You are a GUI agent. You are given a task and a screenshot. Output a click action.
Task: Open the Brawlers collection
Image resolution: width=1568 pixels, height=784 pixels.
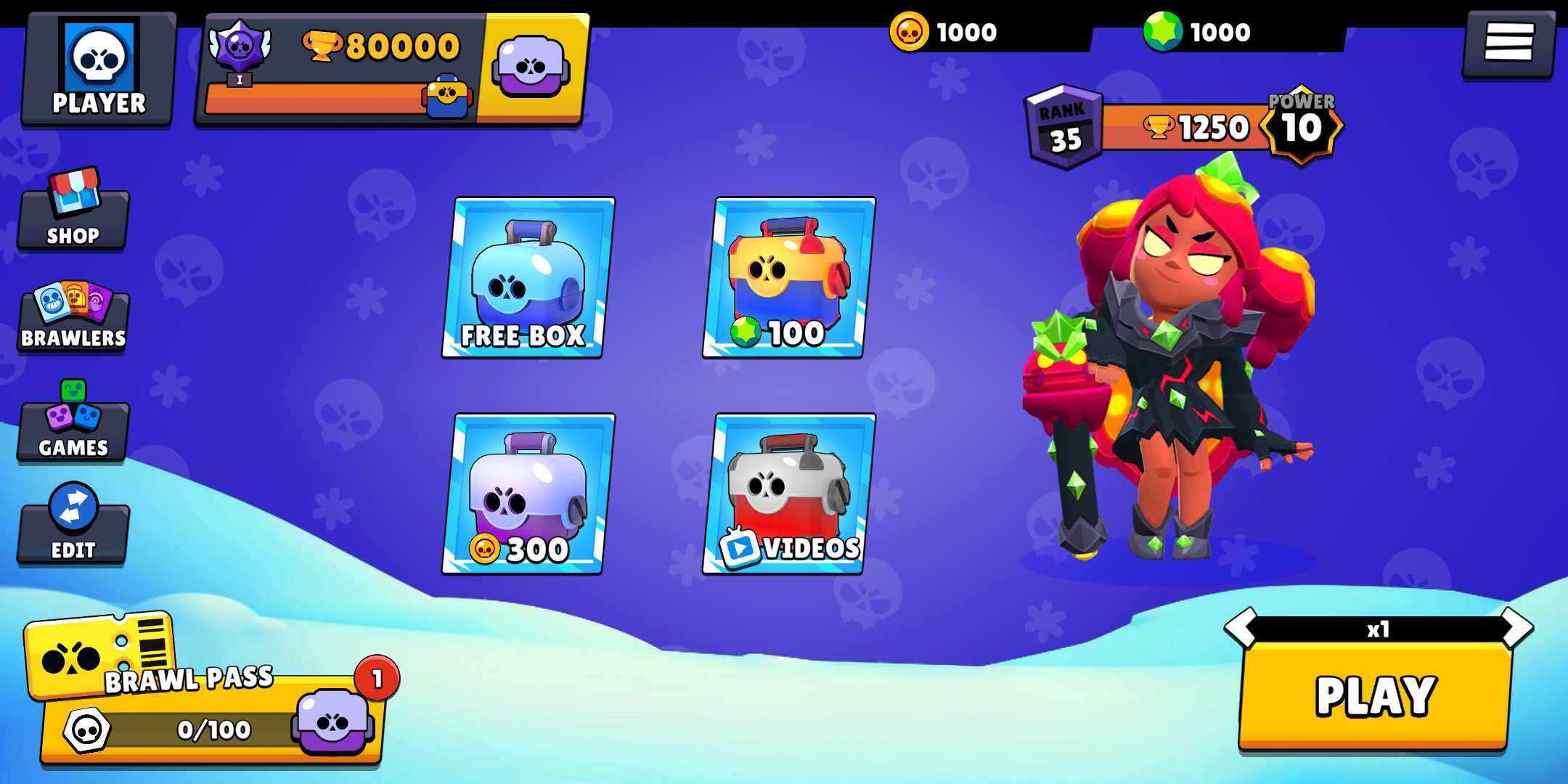[x=73, y=317]
